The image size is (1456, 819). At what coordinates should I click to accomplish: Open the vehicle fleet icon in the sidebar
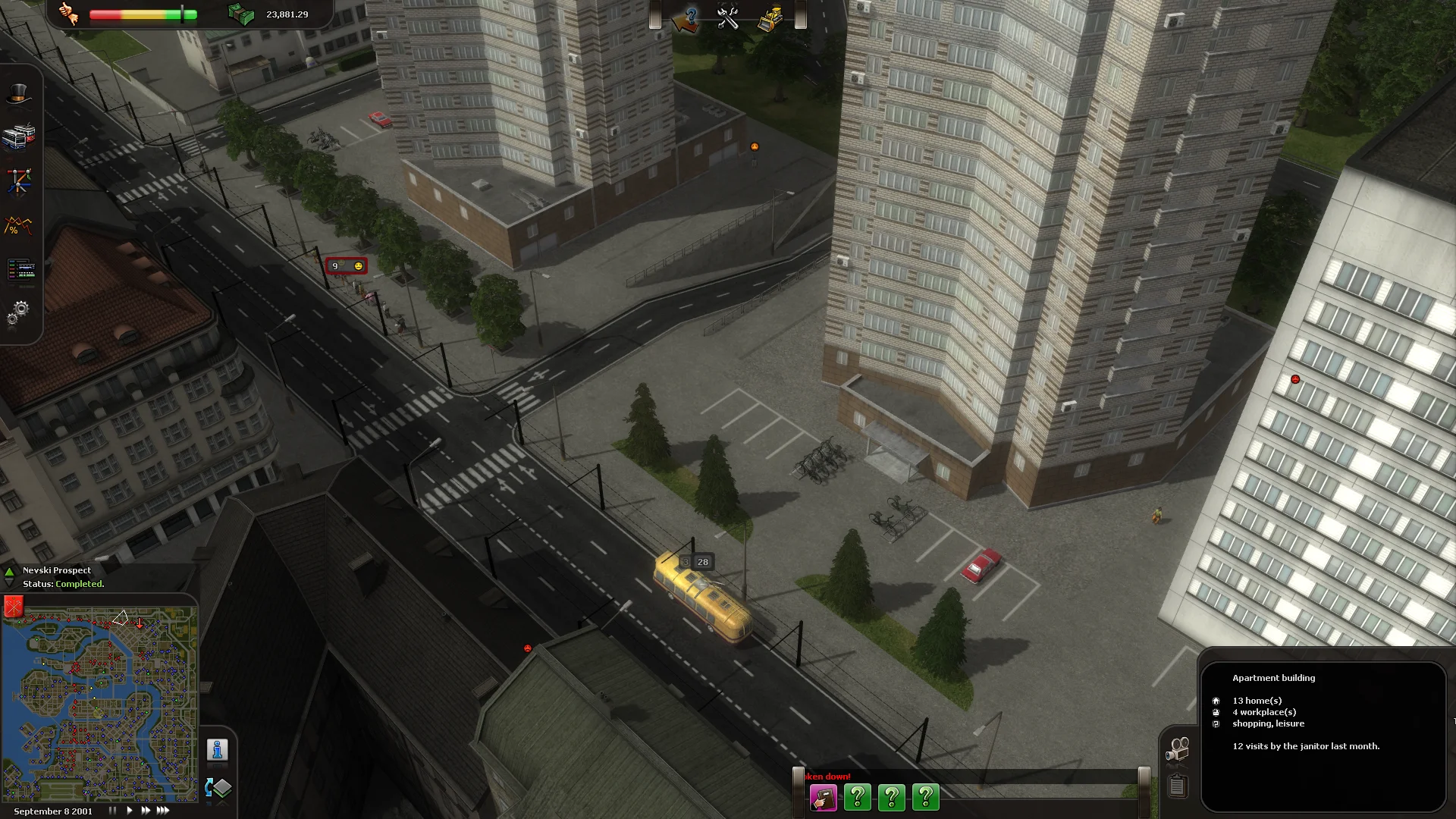(20, 135)
